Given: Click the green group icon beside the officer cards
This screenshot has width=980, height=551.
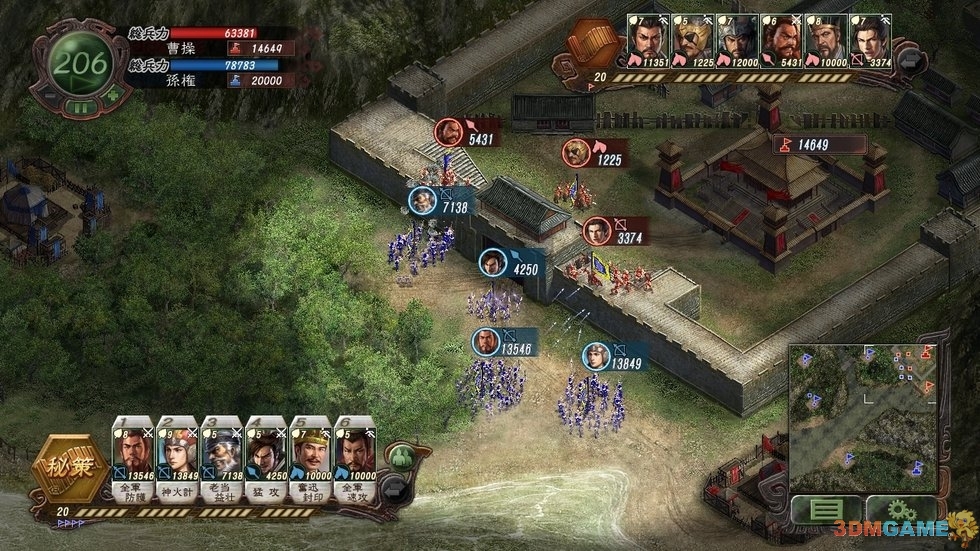Looking at the screenshot, I should coord(401,457).
